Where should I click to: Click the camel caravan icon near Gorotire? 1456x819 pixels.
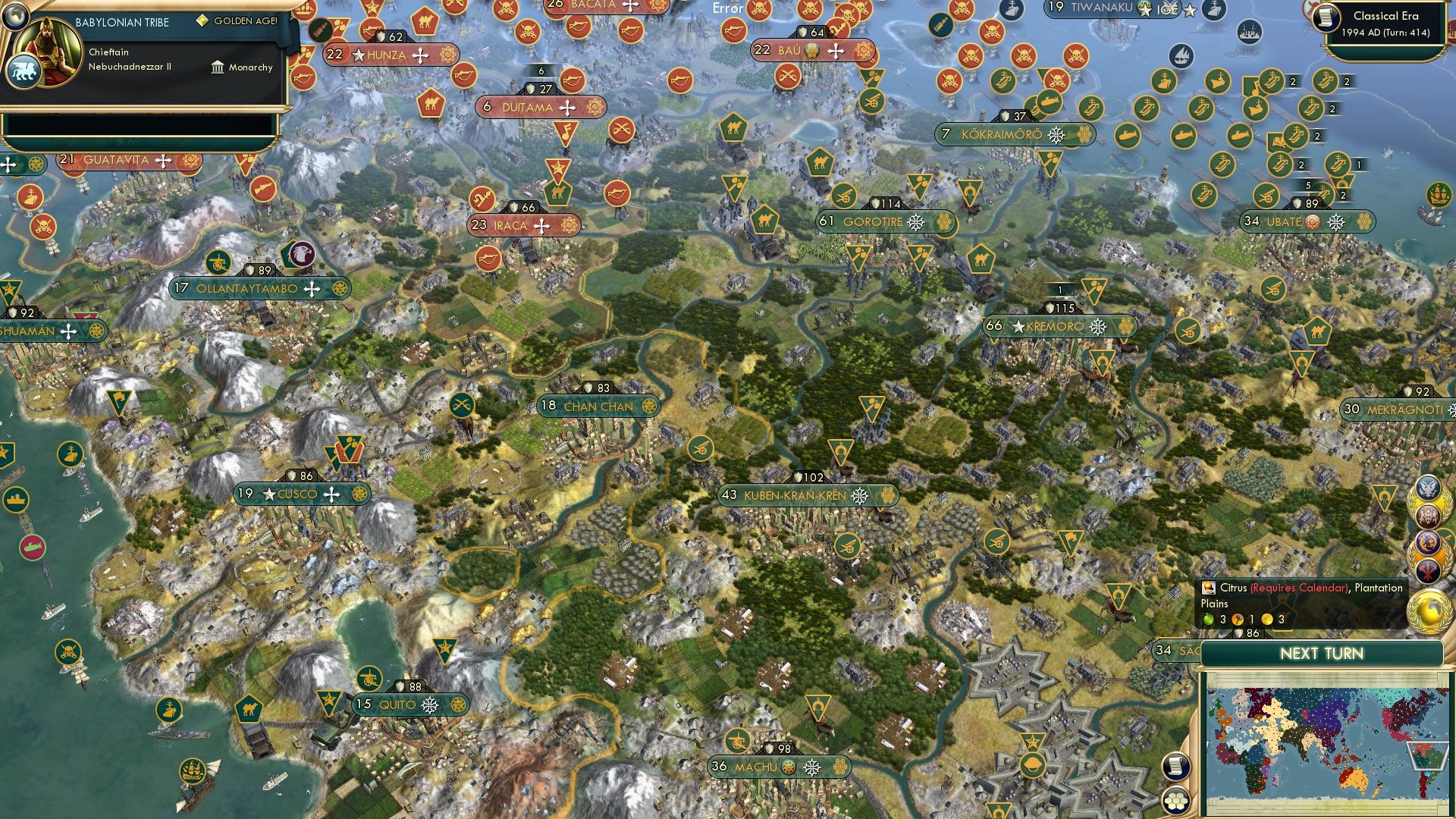tap(764, 220)
